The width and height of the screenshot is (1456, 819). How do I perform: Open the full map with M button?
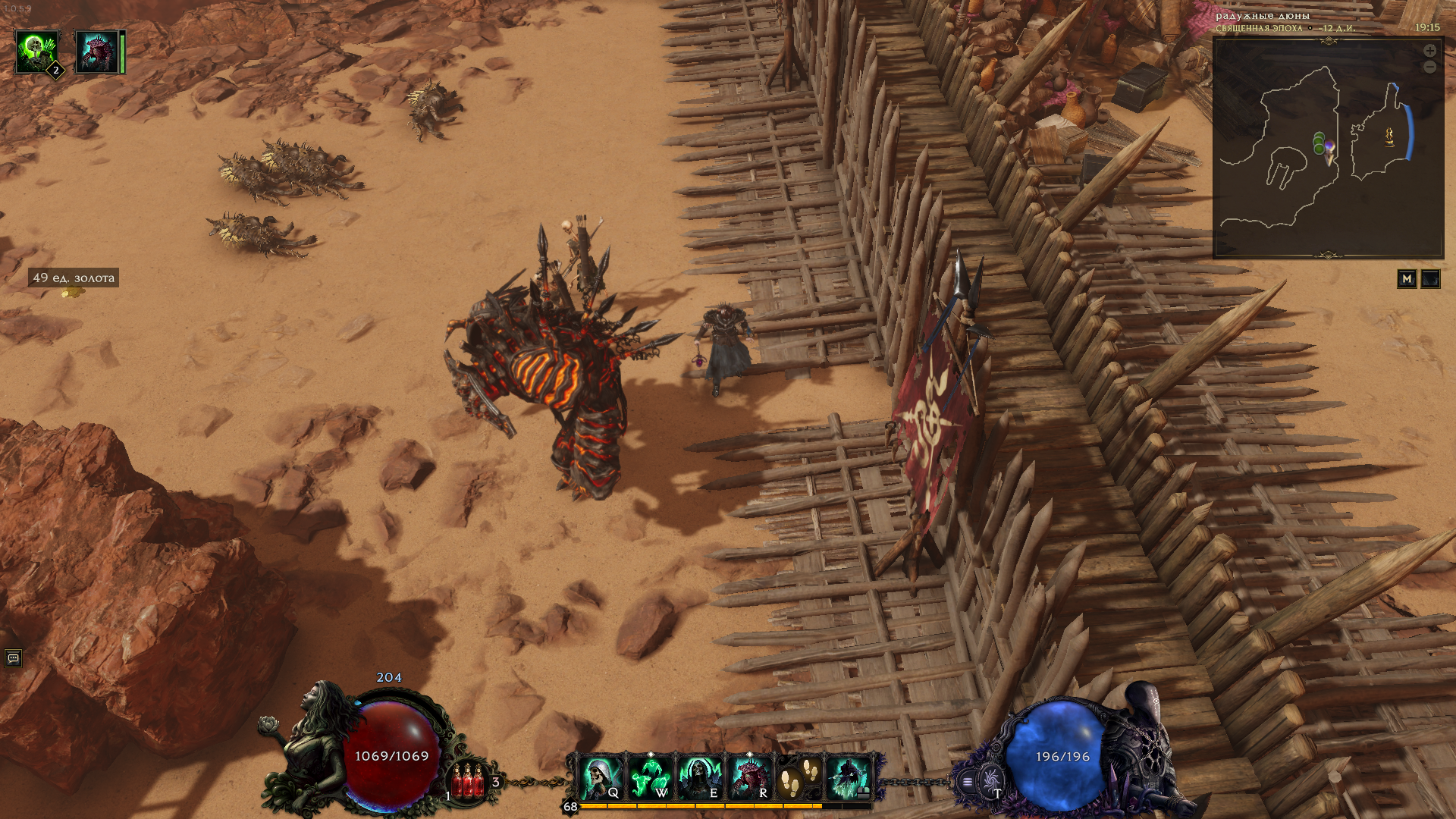click(1407, 279)
